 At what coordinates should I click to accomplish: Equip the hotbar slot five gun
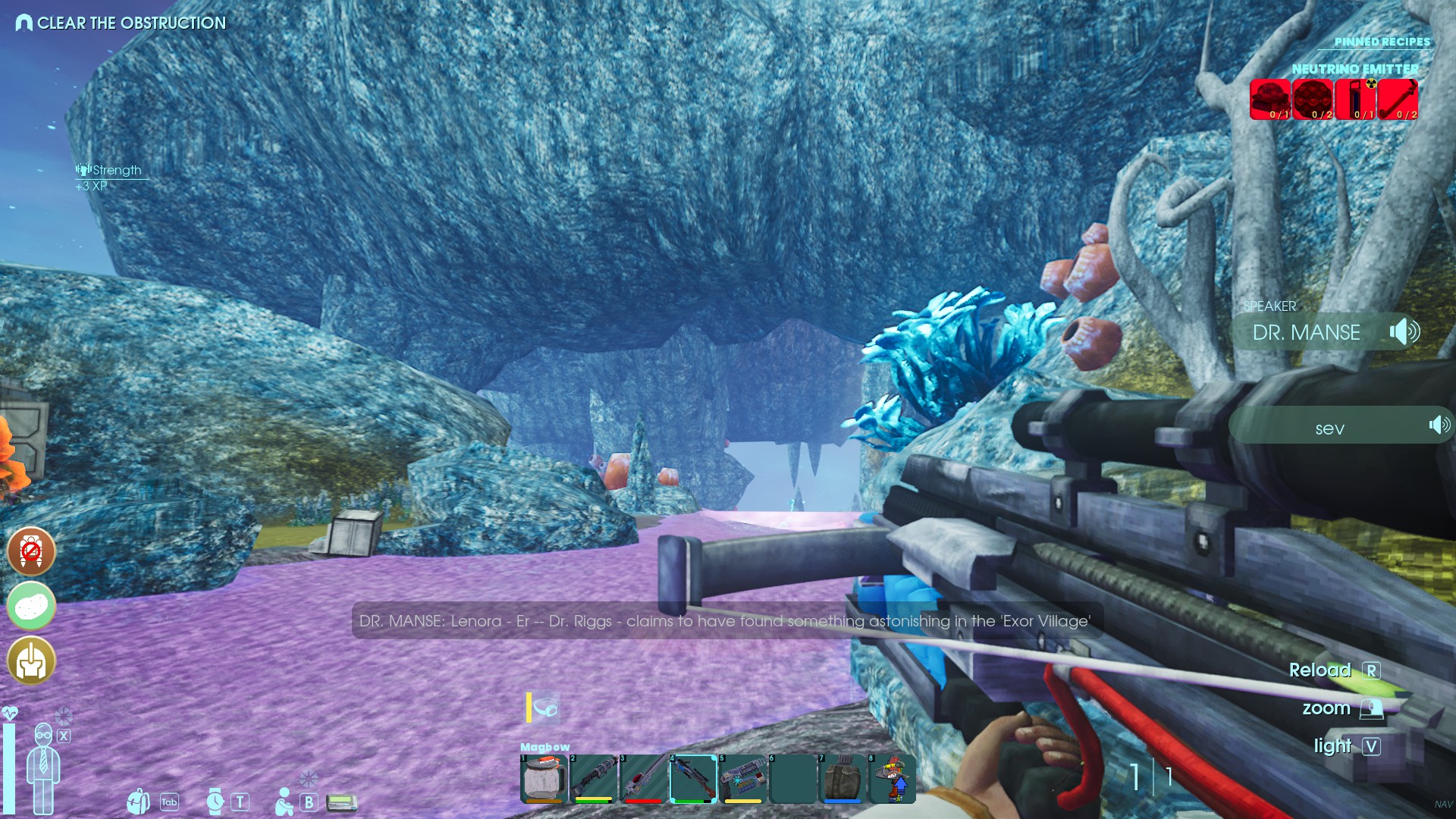pos(742,779)
